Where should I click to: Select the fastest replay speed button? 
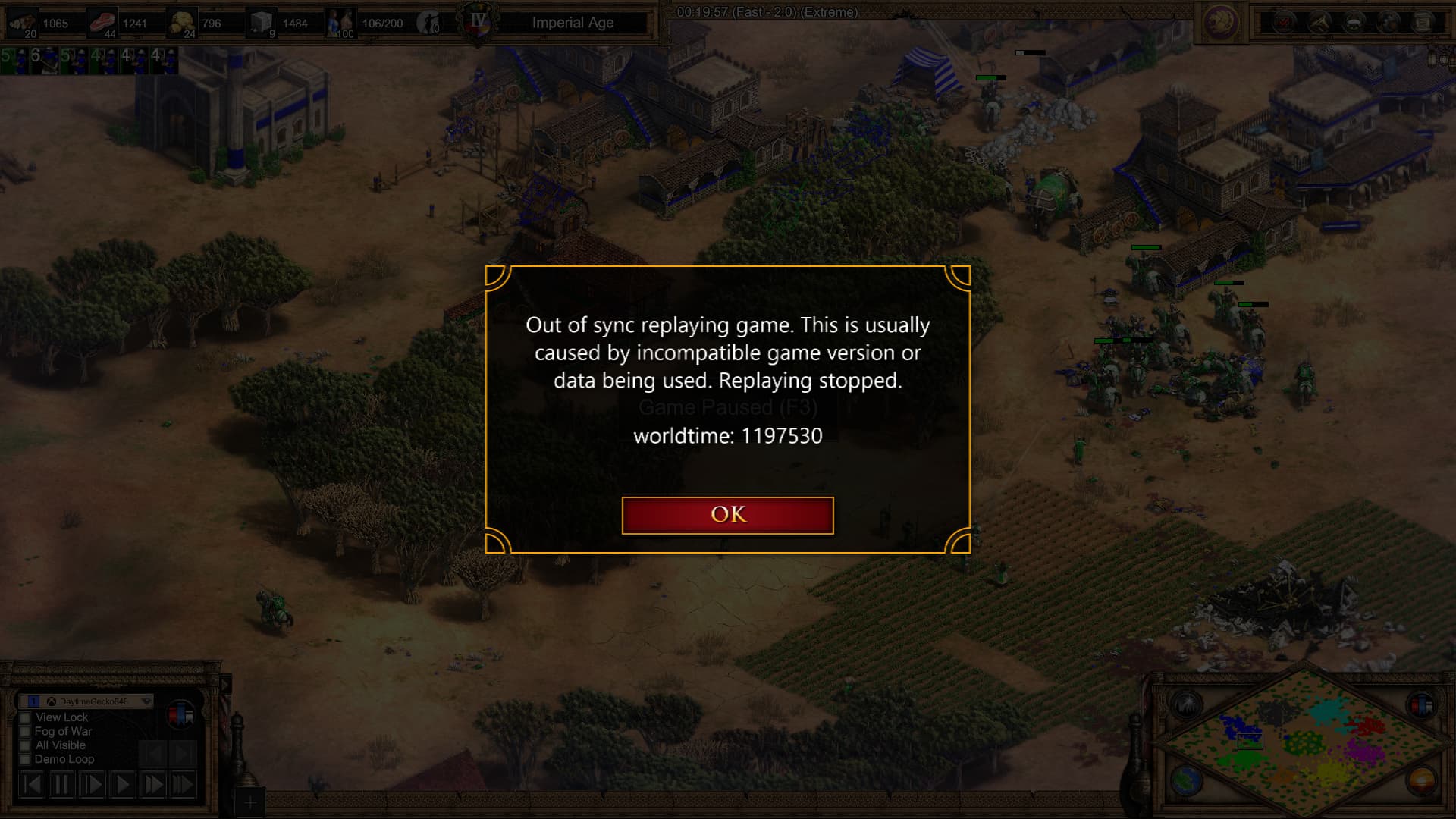183,784
